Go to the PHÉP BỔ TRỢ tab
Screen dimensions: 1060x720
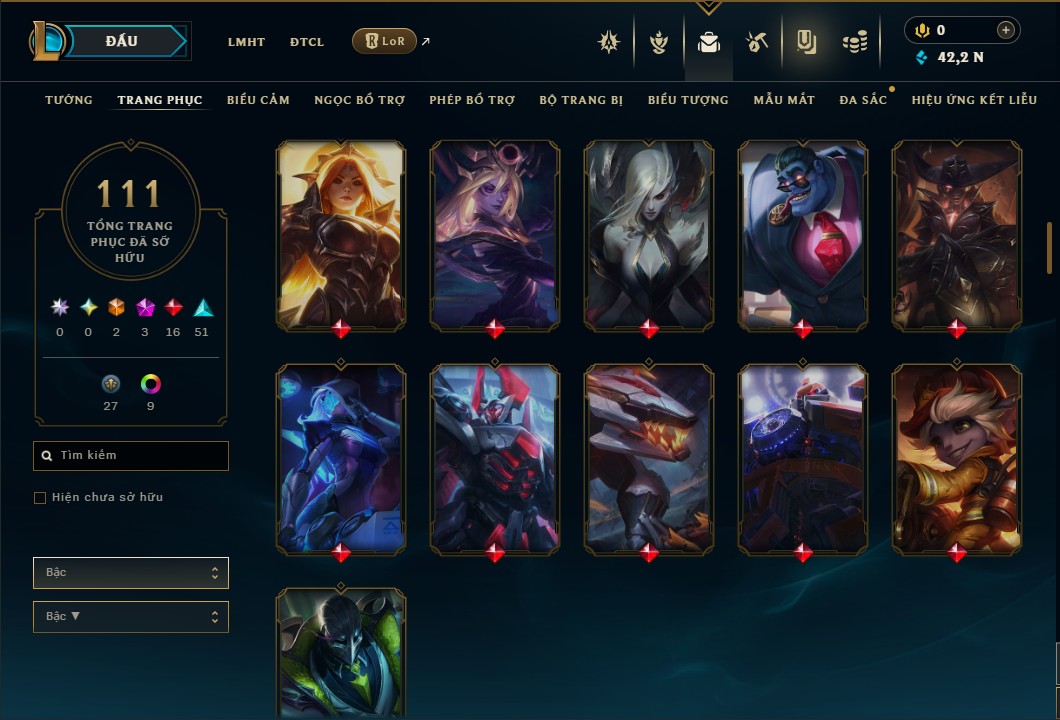coord(472,100)
